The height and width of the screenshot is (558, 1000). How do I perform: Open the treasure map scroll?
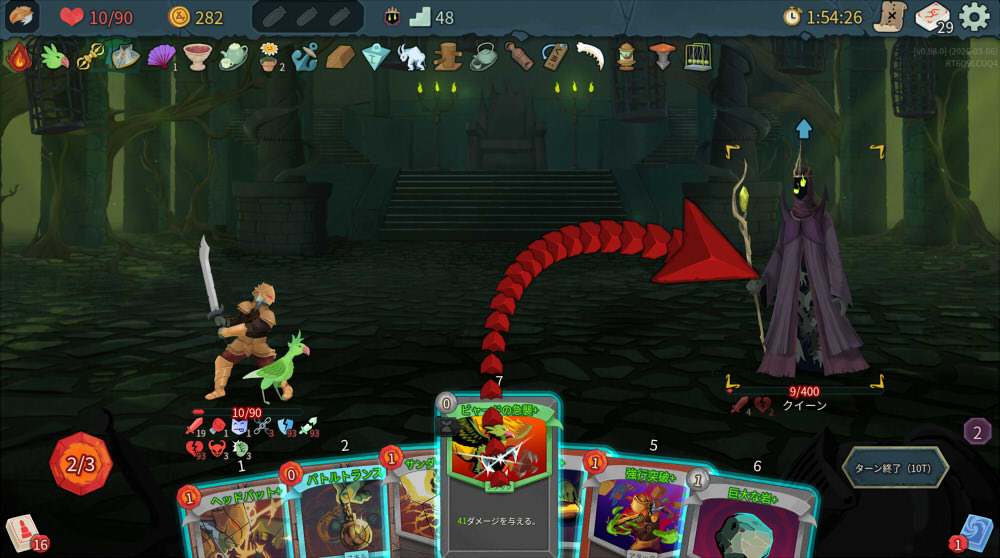tap(888, 17)
